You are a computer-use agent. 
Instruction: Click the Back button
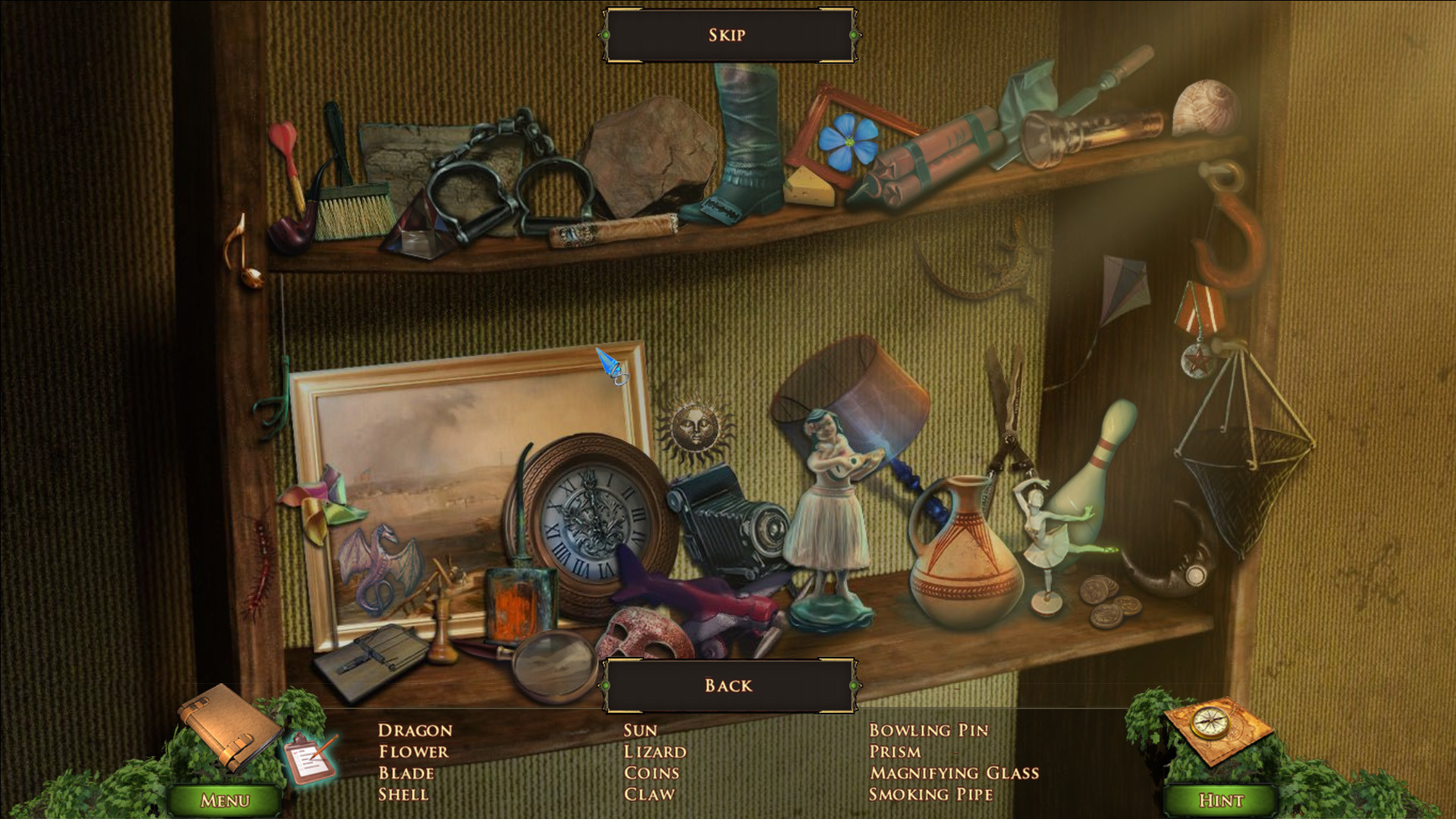tap(728, 686)
